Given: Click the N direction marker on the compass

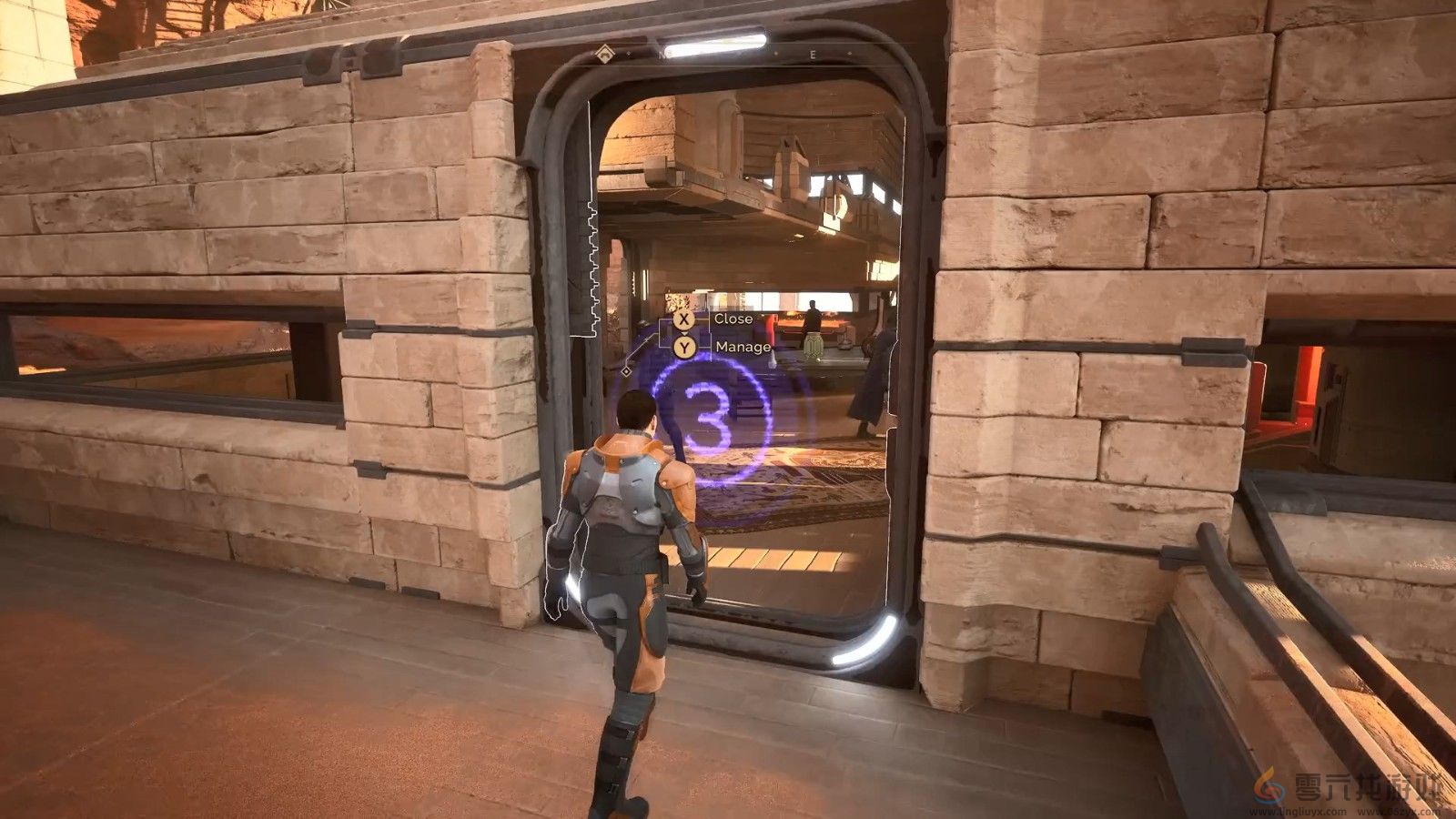Looking at the screenshot, I should pos(662,55).
